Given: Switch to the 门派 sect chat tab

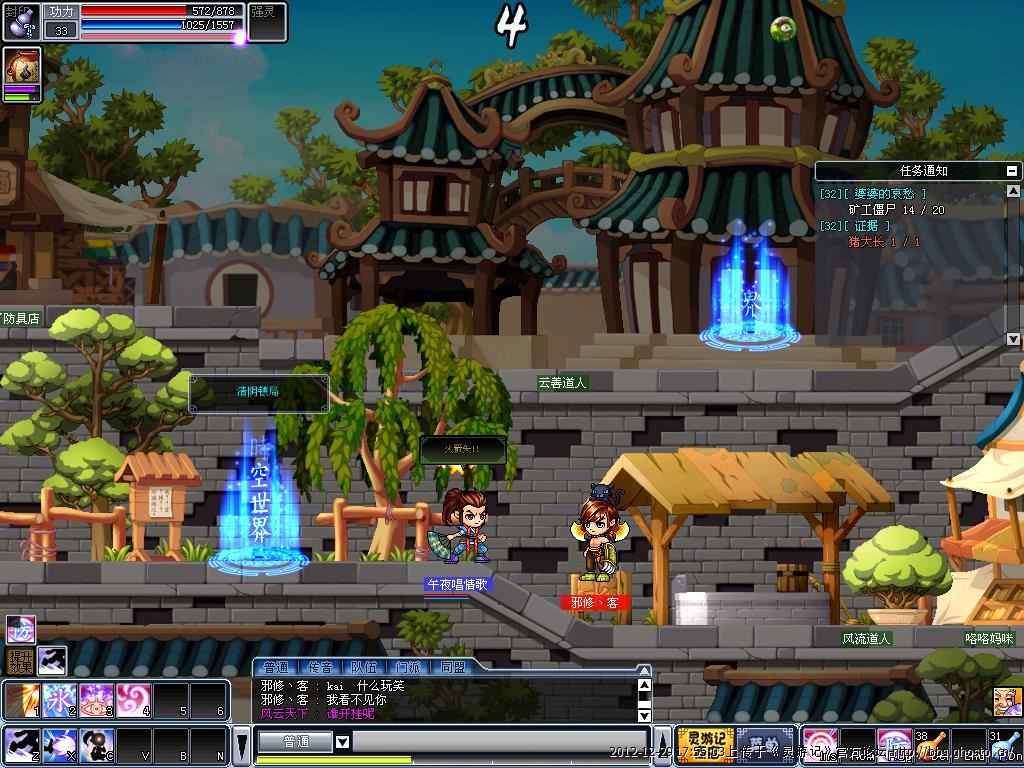Looking at the screenshot, I should (x=407, y=666).
